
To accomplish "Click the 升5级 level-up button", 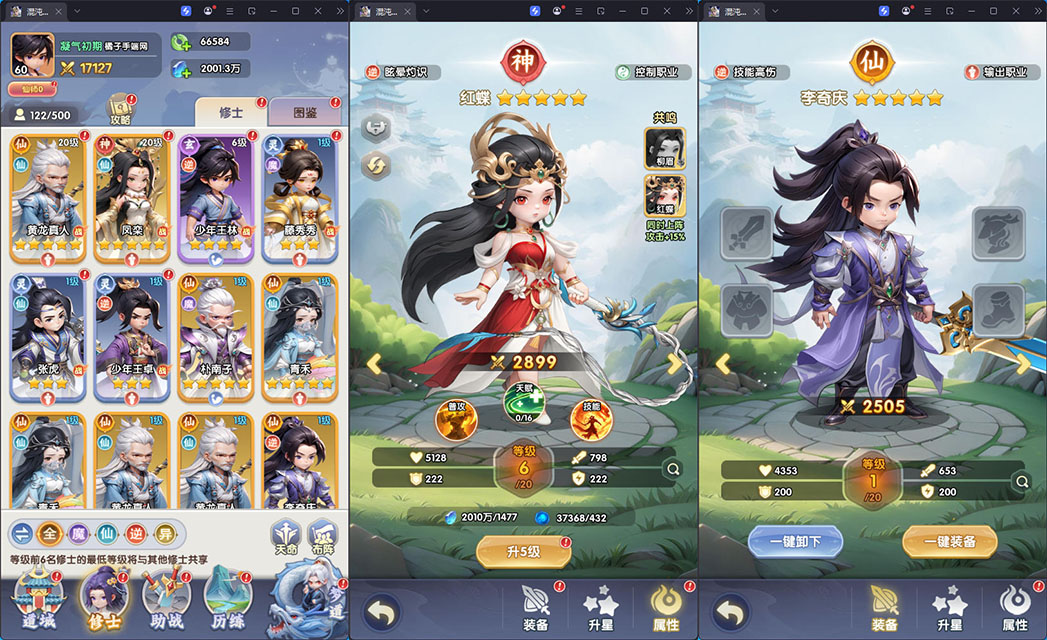I will 523,551.
